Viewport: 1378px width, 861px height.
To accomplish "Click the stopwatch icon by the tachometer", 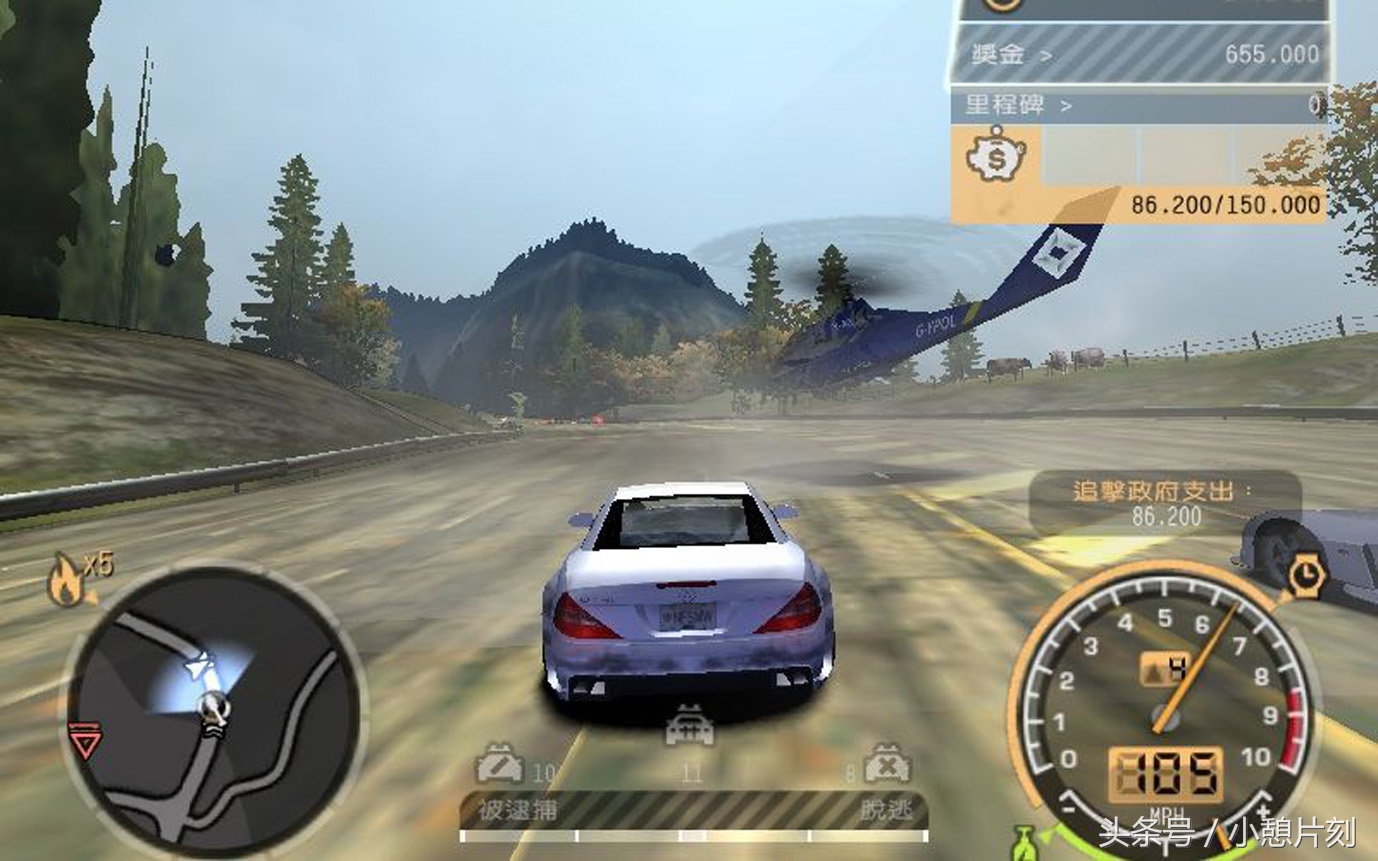I will (x=1306, y=577).
